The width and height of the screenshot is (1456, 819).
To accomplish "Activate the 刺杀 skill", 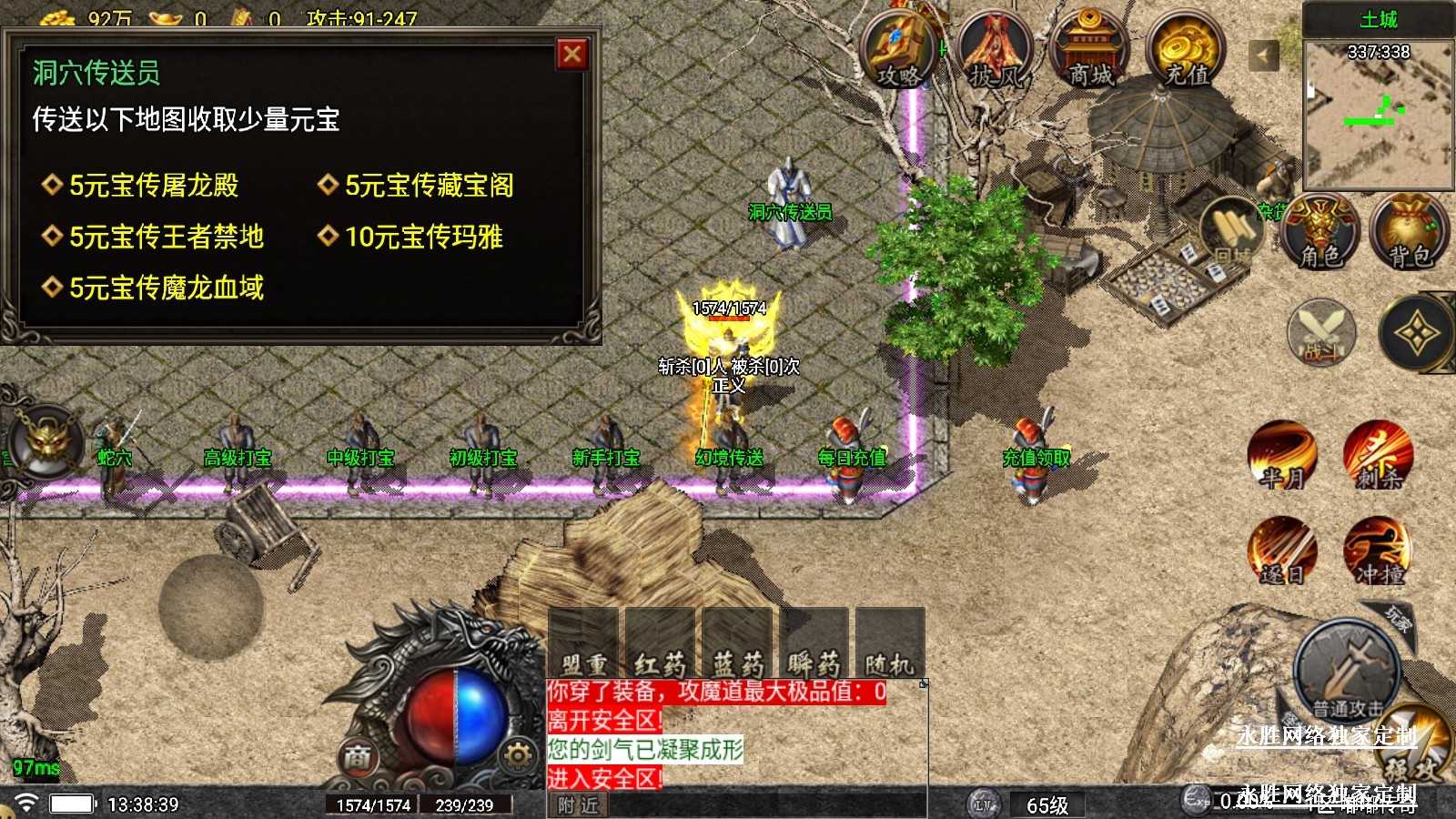I will point(1378,455).
